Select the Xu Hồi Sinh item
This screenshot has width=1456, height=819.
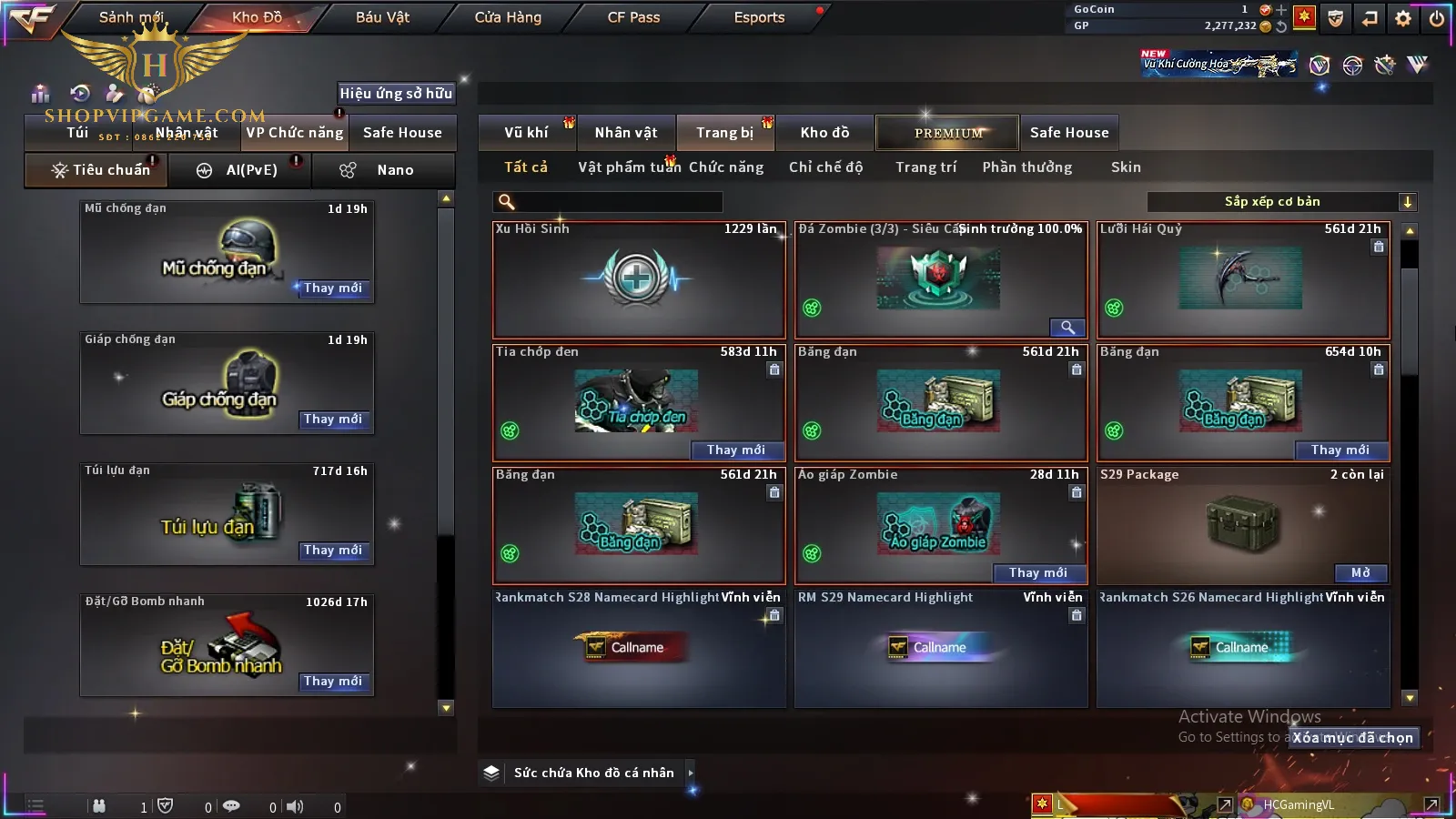[x=638, y=279]
